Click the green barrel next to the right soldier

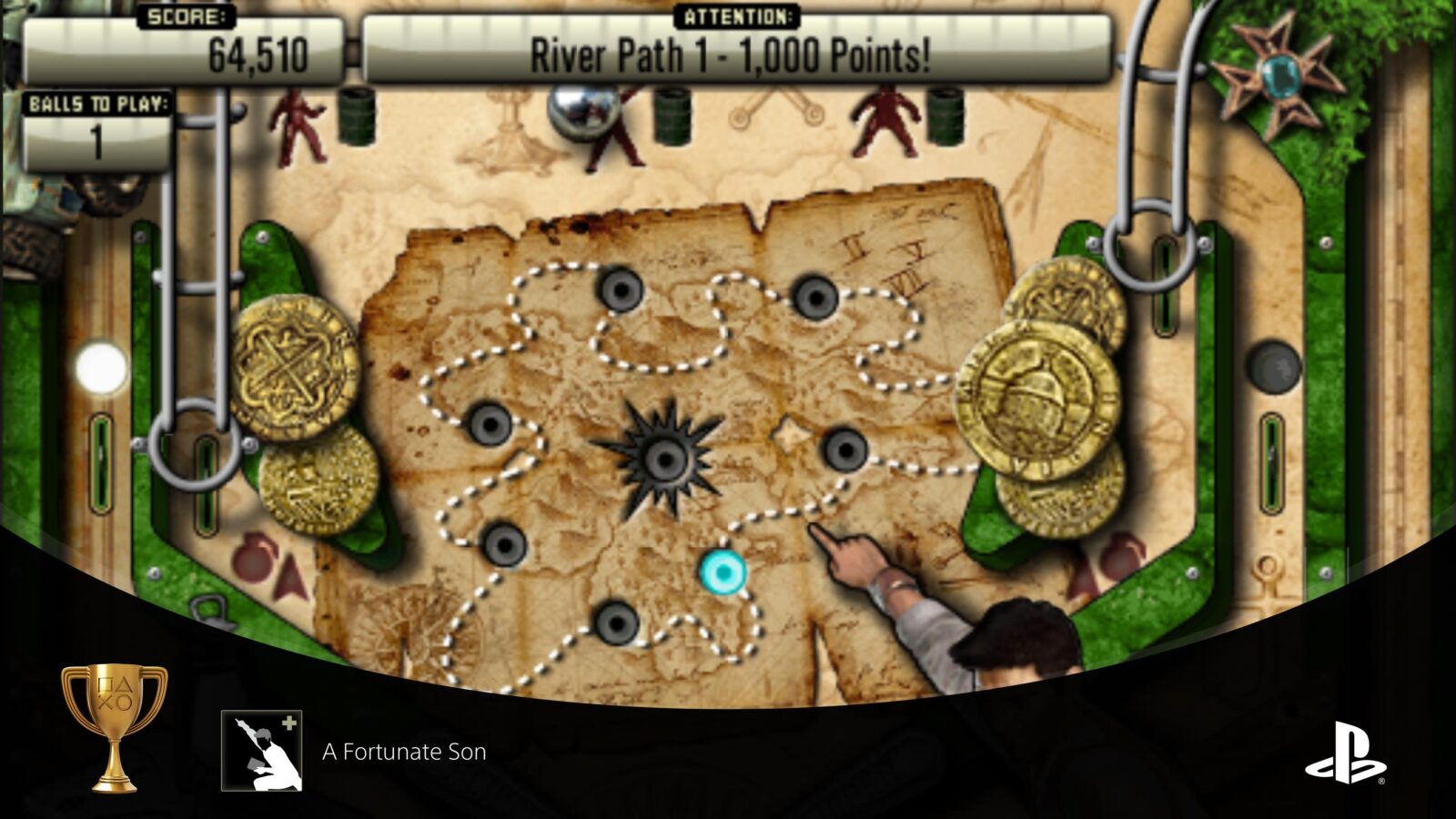(x=946, y=118)
